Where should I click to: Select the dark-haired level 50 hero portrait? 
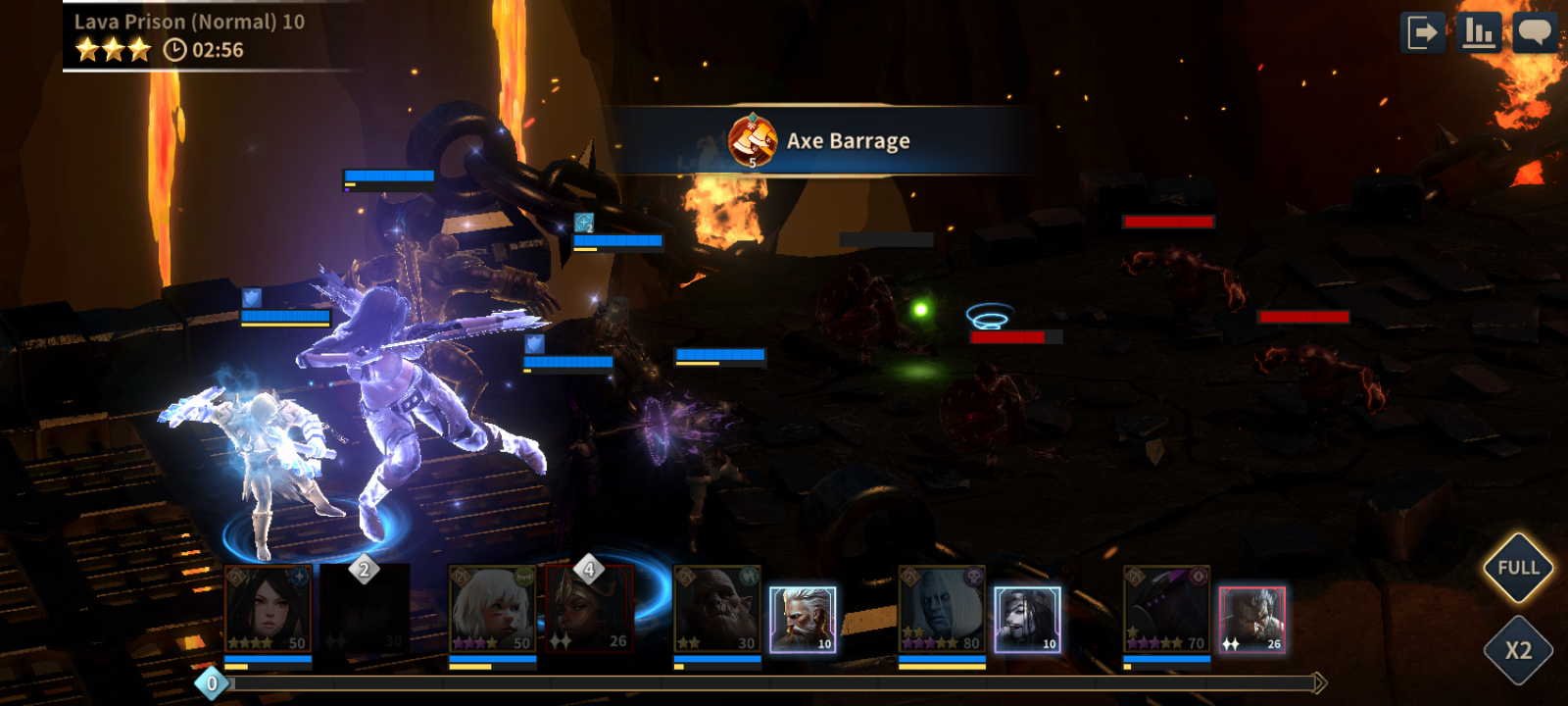[x=269, y=609]
